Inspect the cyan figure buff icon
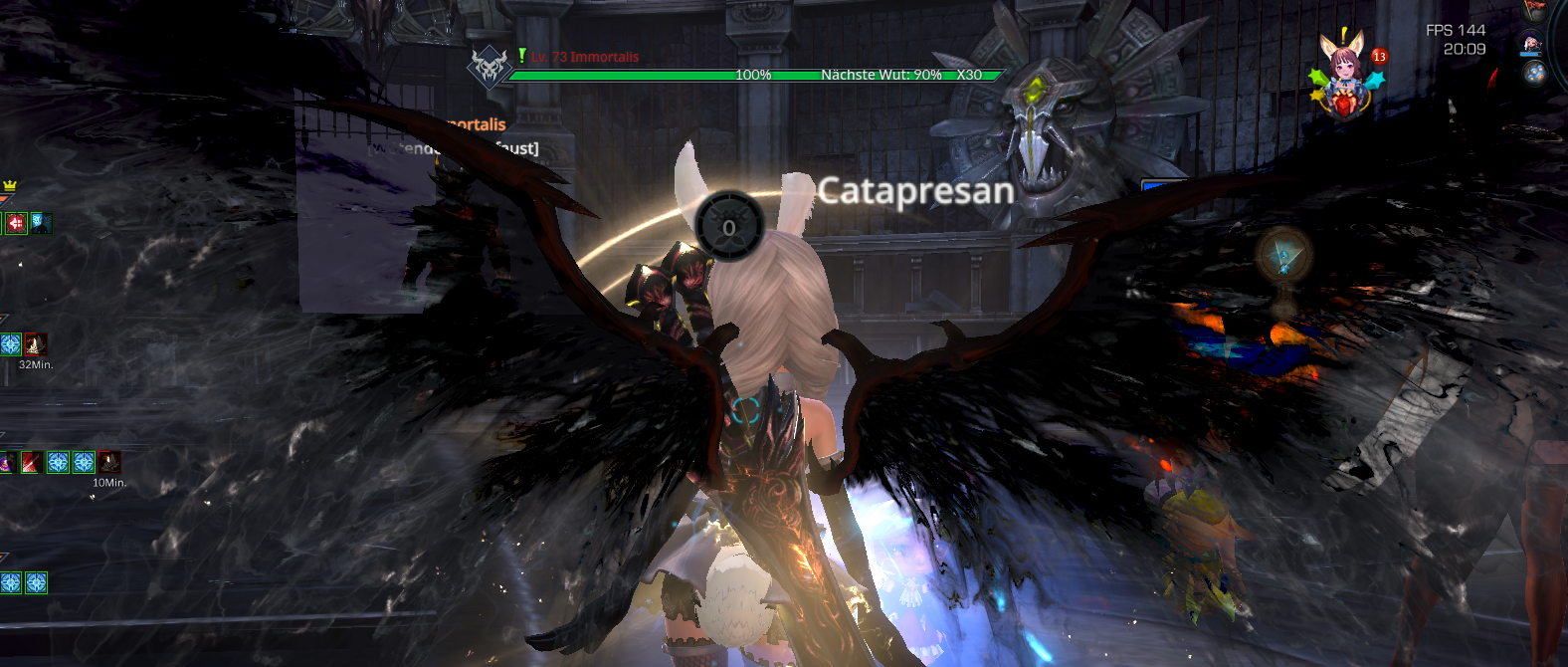 [41, 223]
